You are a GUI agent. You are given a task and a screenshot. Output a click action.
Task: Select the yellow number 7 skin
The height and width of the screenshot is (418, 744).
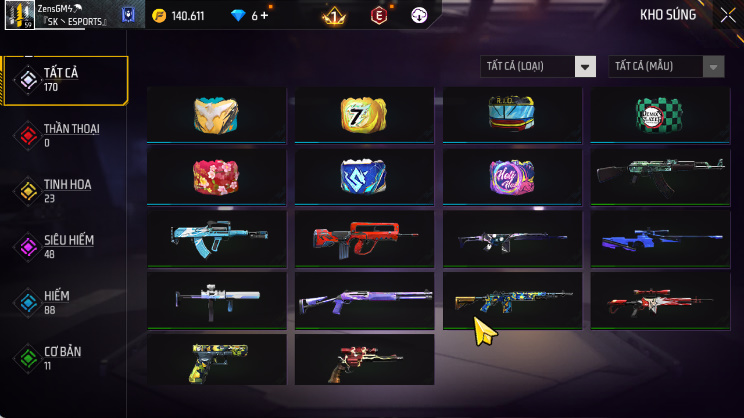coord(364,115)
